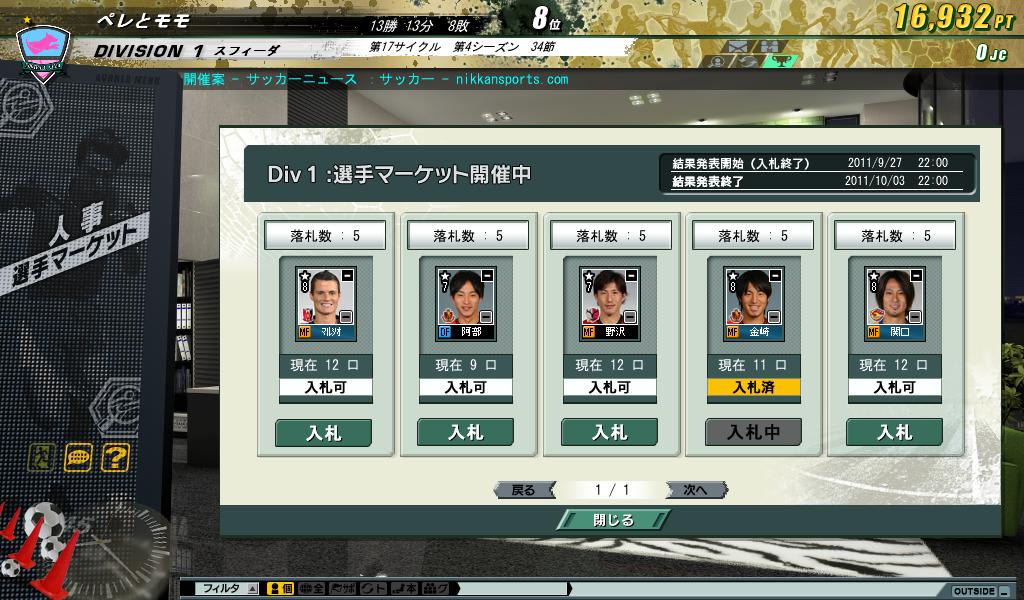The height and width of the screenshot is (600, 1024).
Task: Open the フィルタ chat filter dropdown
Action: [252, 589]
